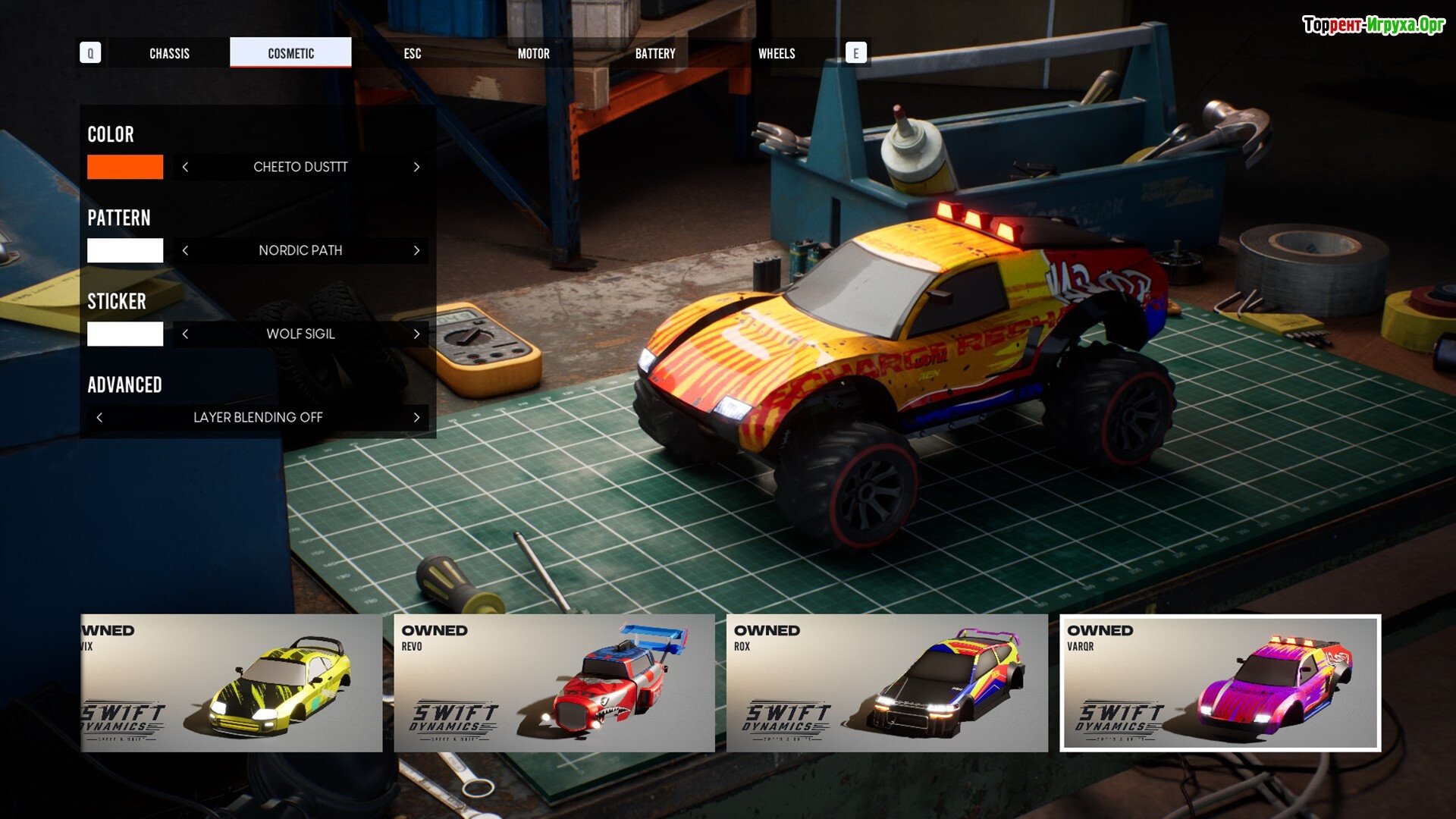This screenshot has height=819, width=1456.
Task: Select the Motor tab
Action: [533, 53]
